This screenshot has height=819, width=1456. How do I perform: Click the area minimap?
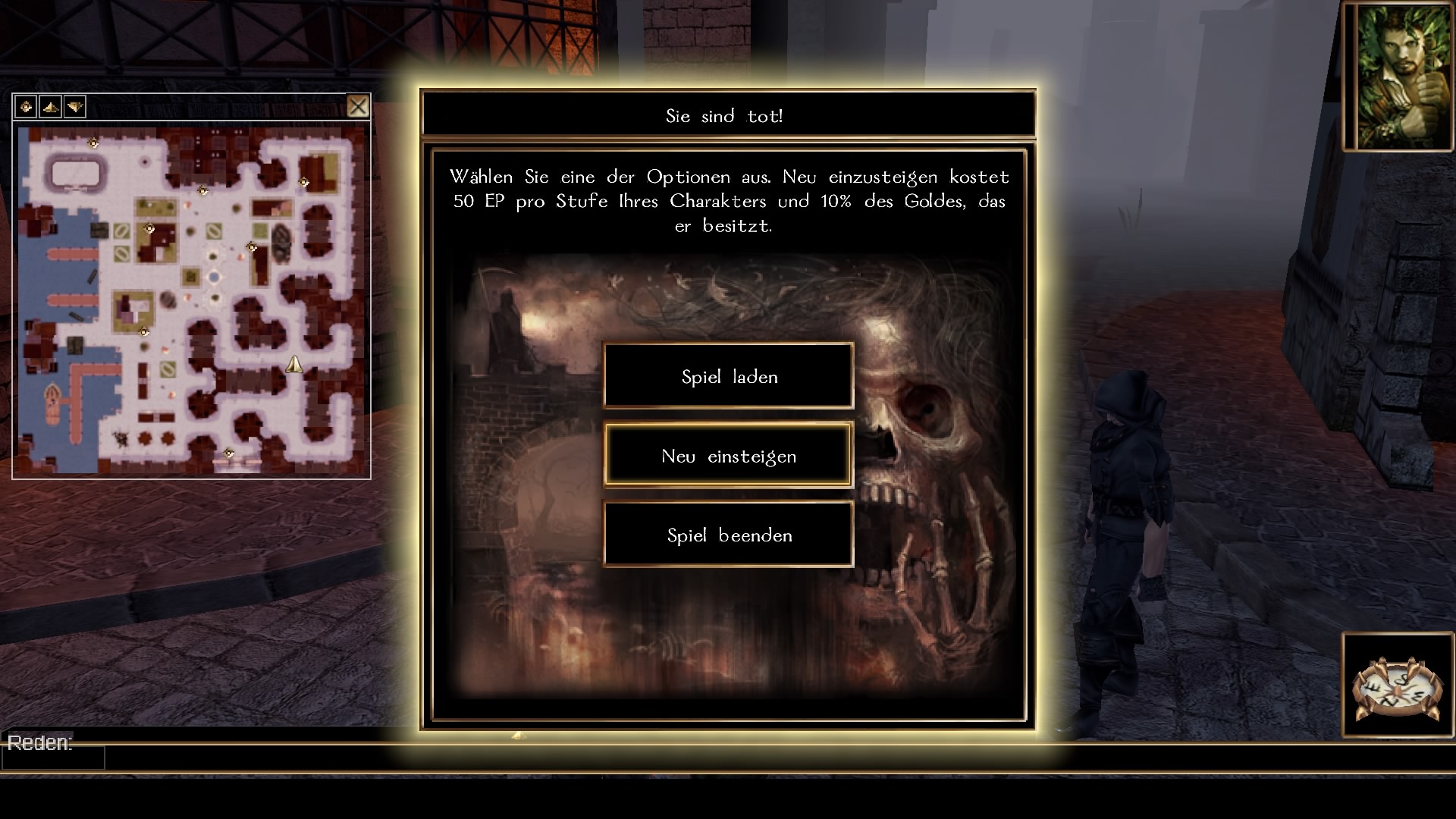tap(191, 300)
